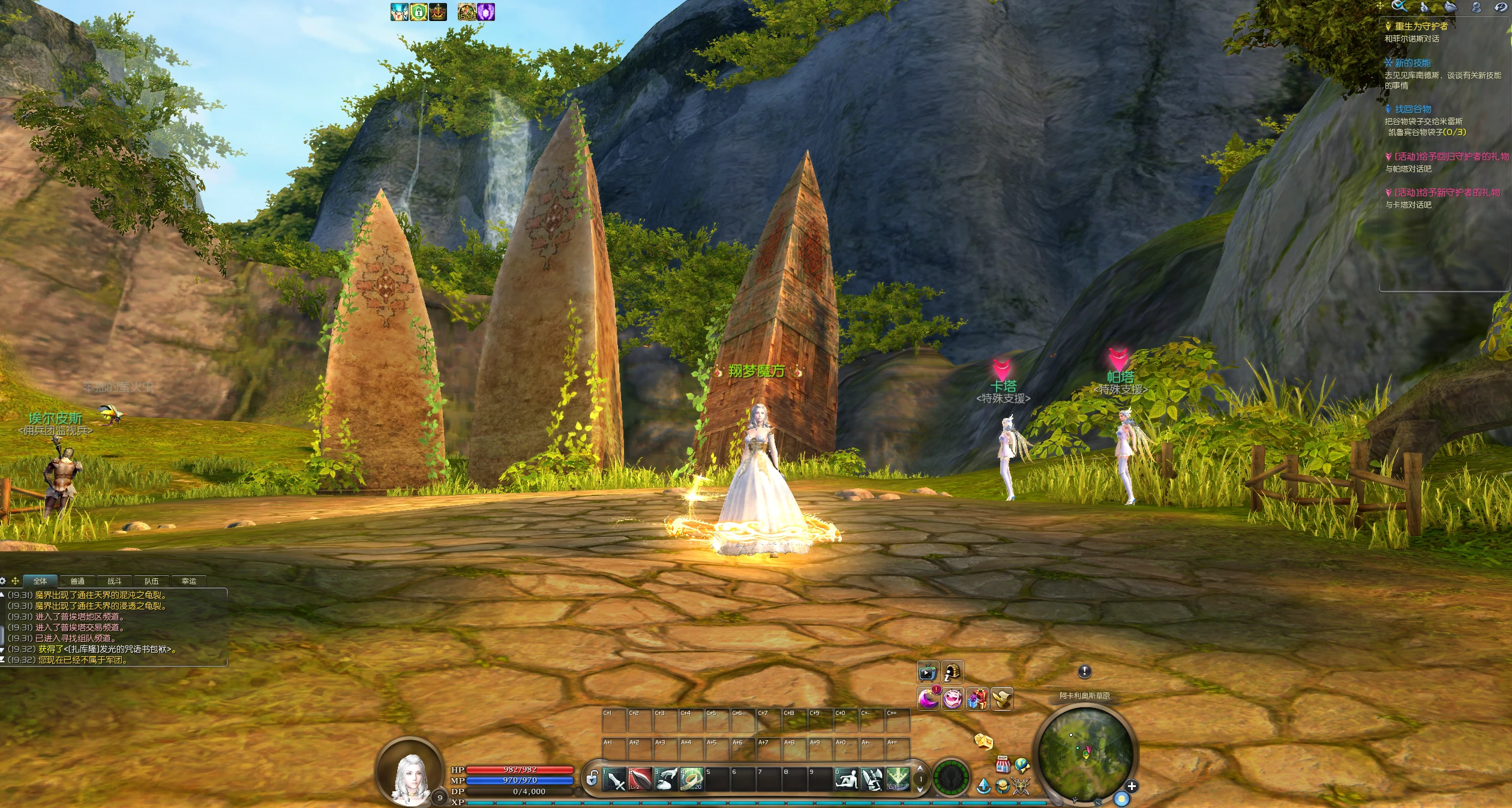The image size is (1512, 808).
Task: Click the purple crescent moon event icon
Action: click(928, 699)
